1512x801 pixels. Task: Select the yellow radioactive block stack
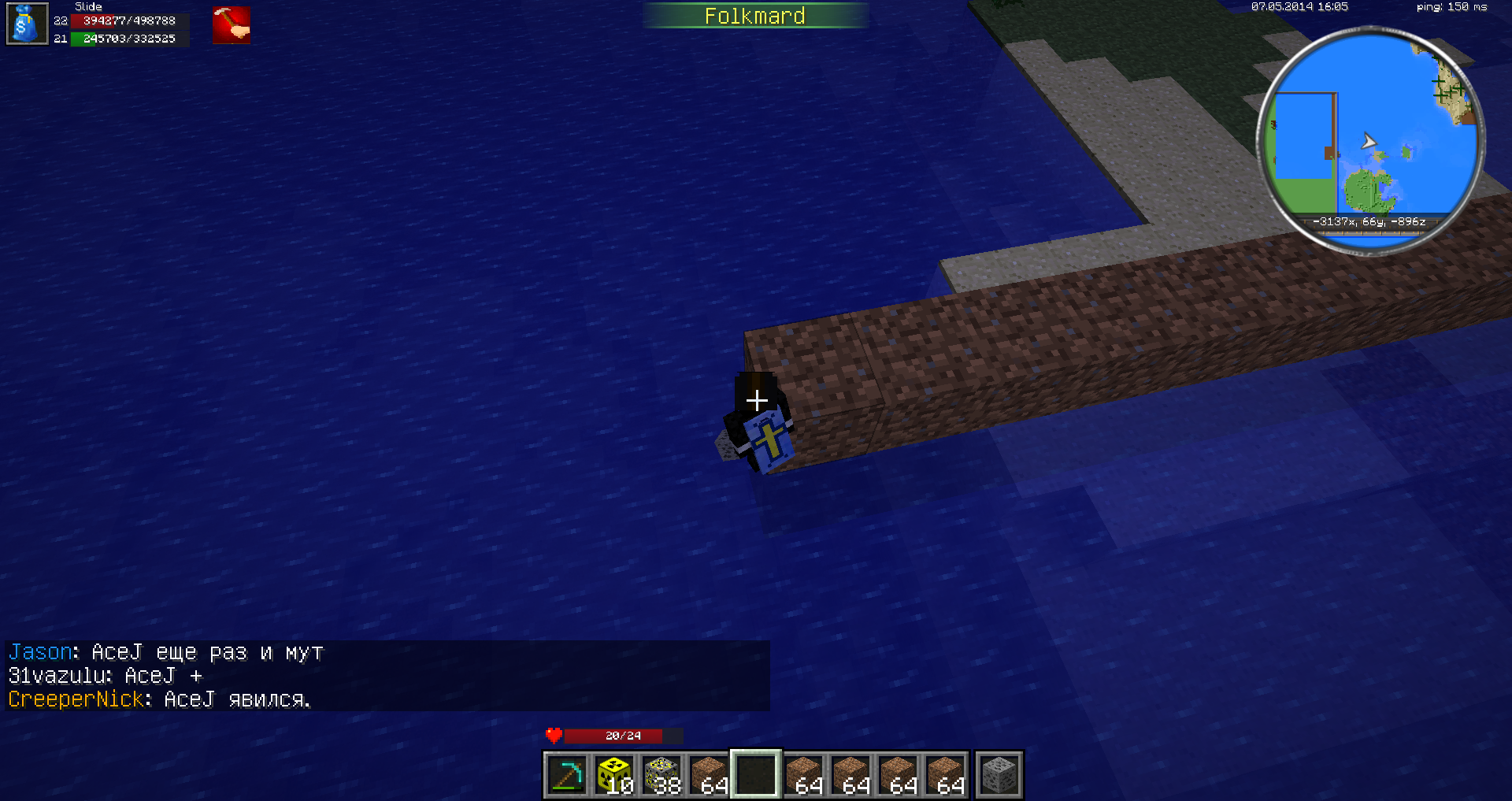point(614,774)
